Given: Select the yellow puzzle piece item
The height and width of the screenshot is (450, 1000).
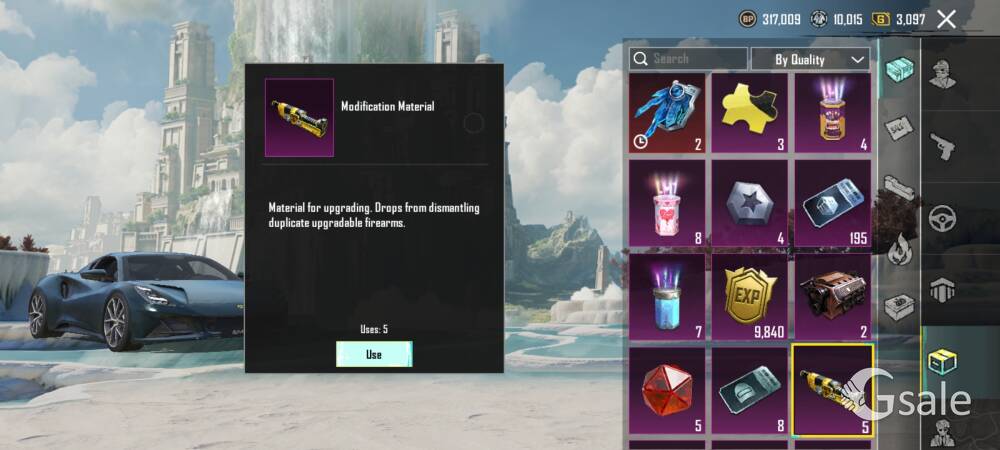Looking at the screenshot, I should (x=749, y=113).
